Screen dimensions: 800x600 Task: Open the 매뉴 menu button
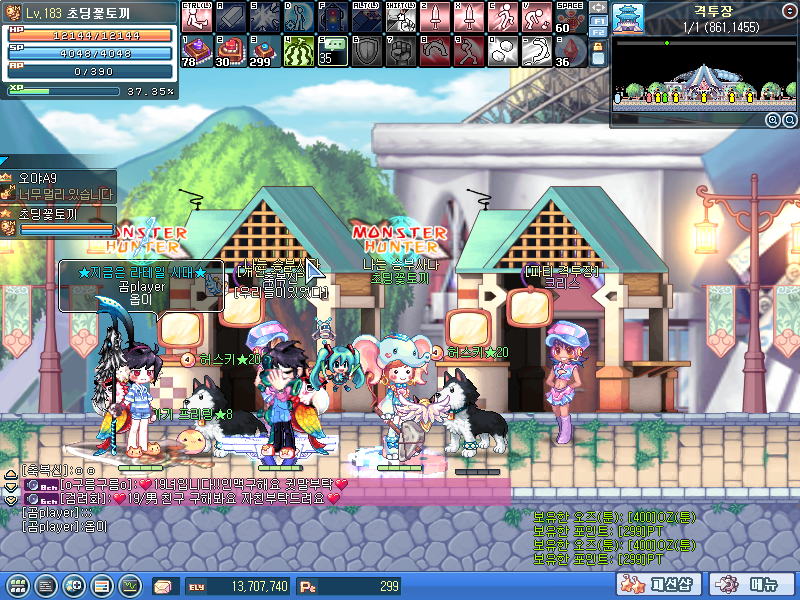[x=752, y=584]
